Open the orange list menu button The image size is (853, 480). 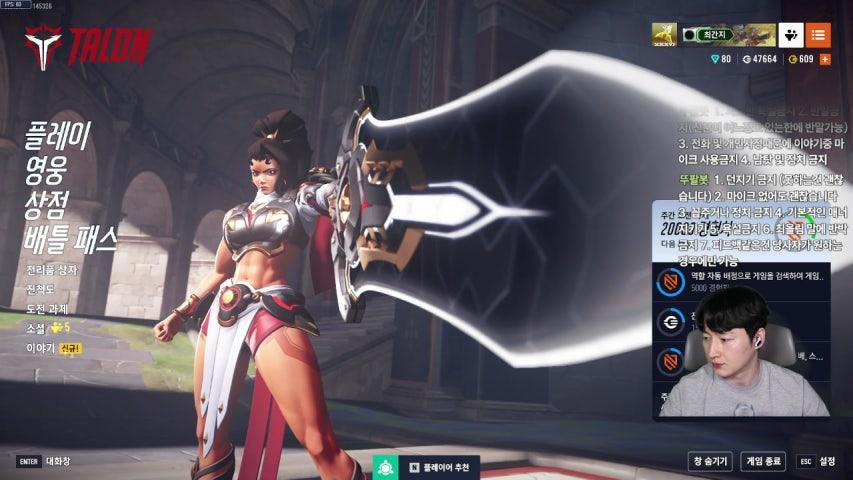tap(818, 35)
